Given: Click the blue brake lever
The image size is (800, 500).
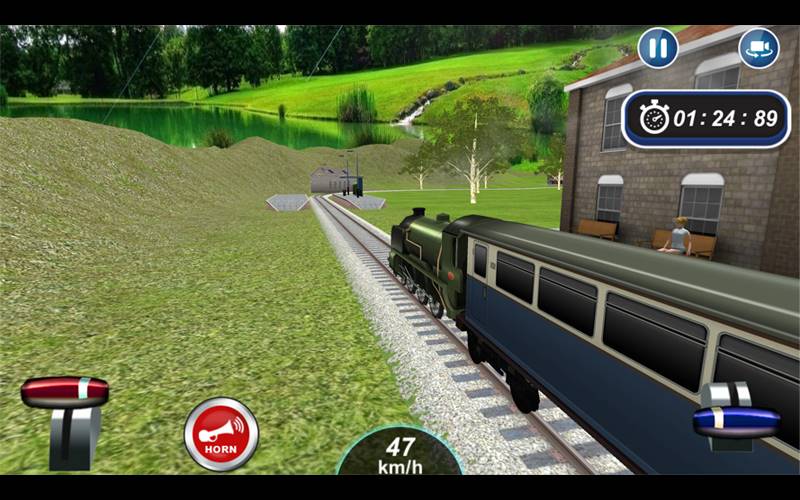Looking at the screenshot, I should pyautogui.click(x=736, y=421).
